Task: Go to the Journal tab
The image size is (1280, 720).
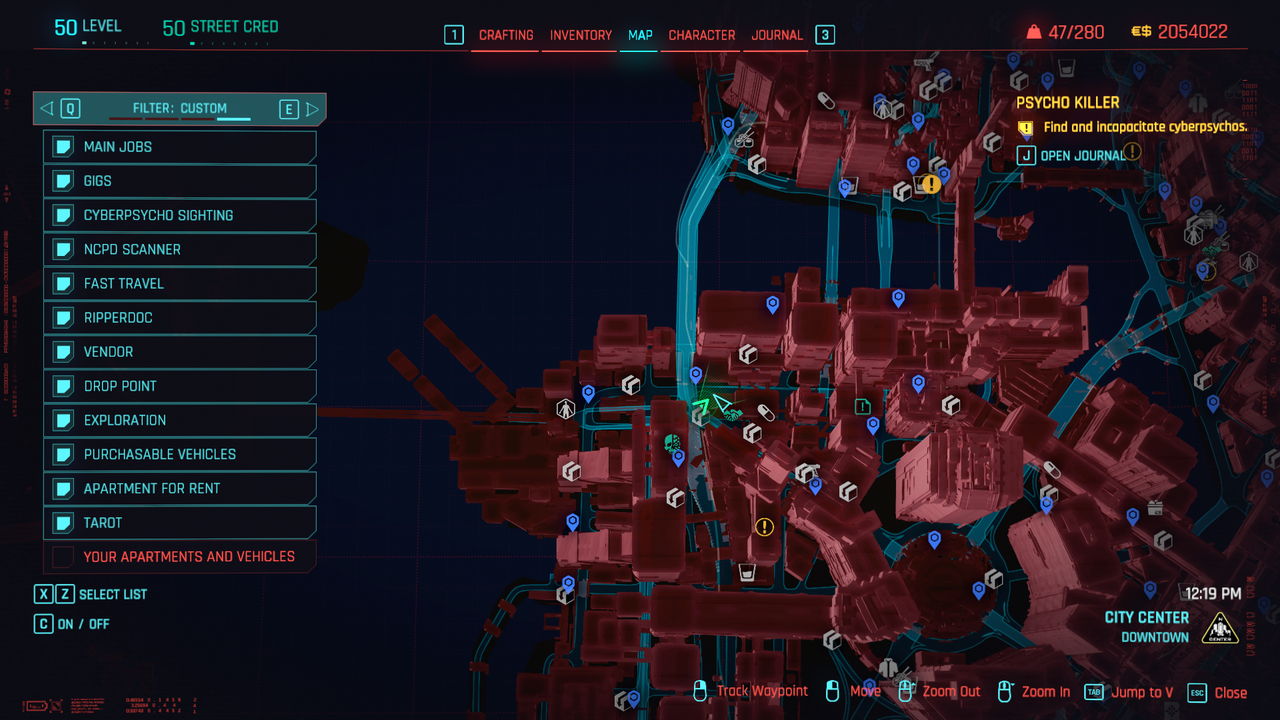Action: point(777,35)
